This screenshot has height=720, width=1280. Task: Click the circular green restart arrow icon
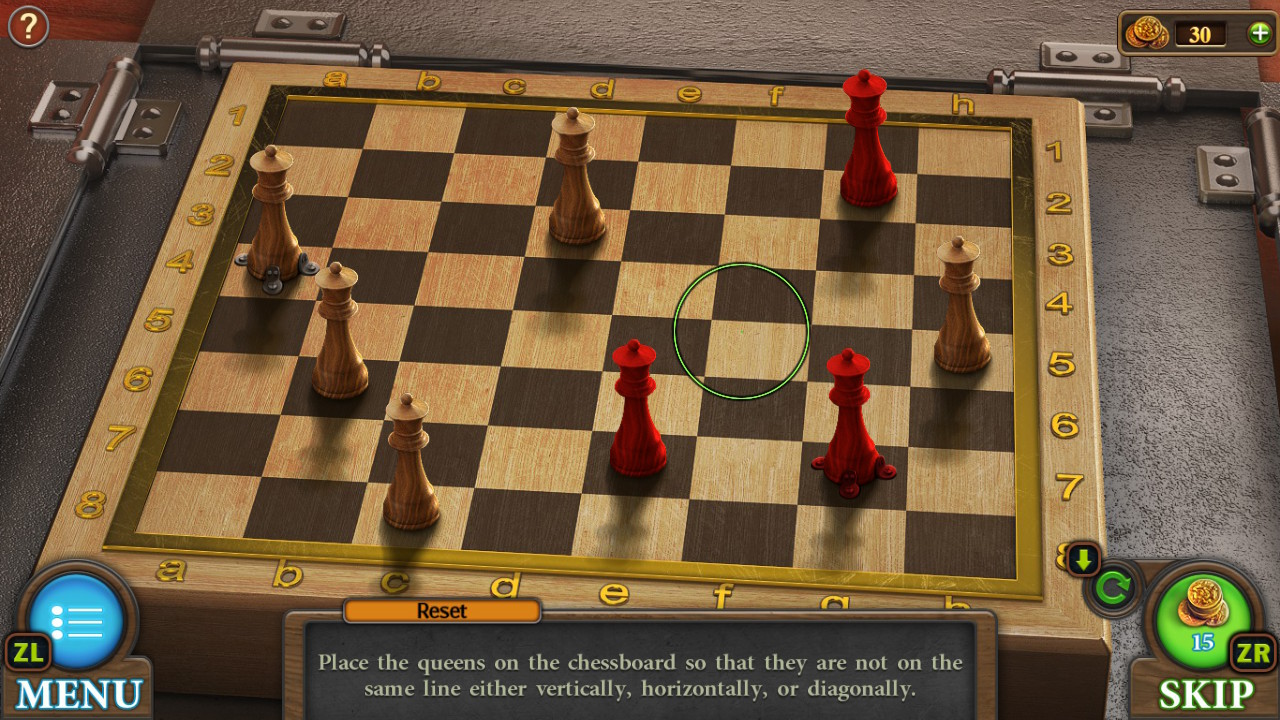[1113, 590]
